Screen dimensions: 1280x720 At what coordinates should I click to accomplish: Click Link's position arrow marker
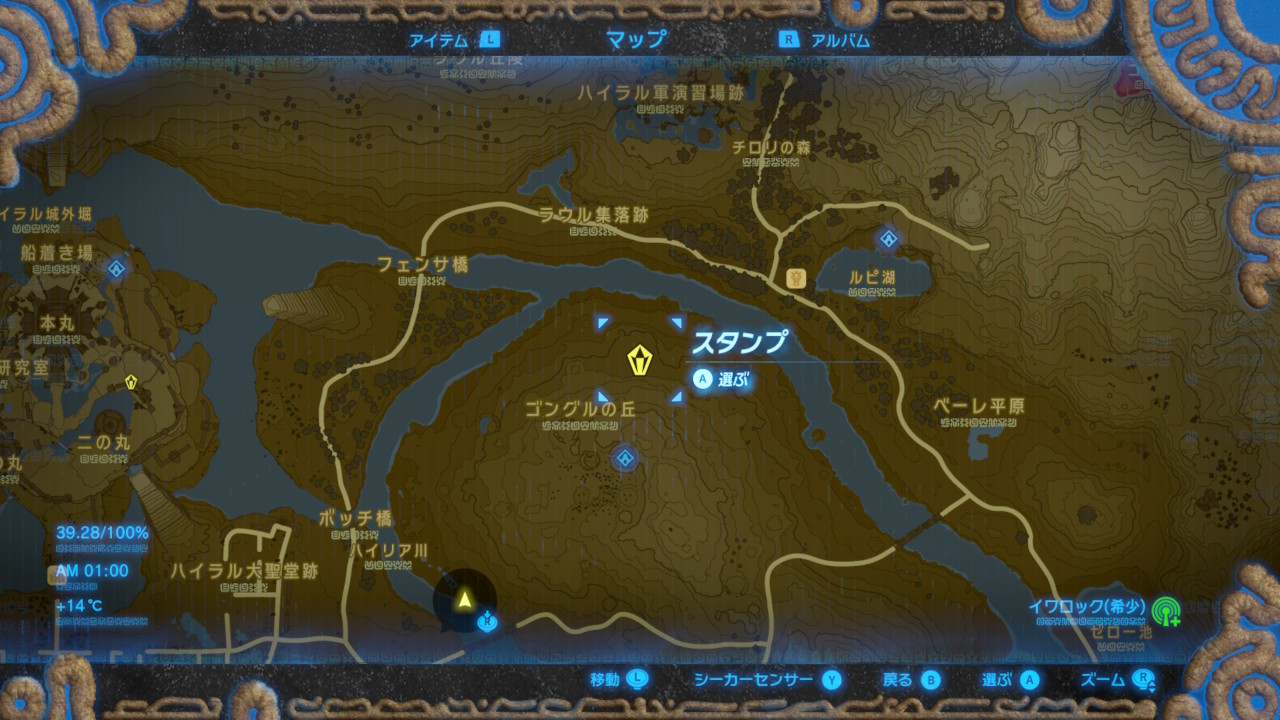pos(466,600)
